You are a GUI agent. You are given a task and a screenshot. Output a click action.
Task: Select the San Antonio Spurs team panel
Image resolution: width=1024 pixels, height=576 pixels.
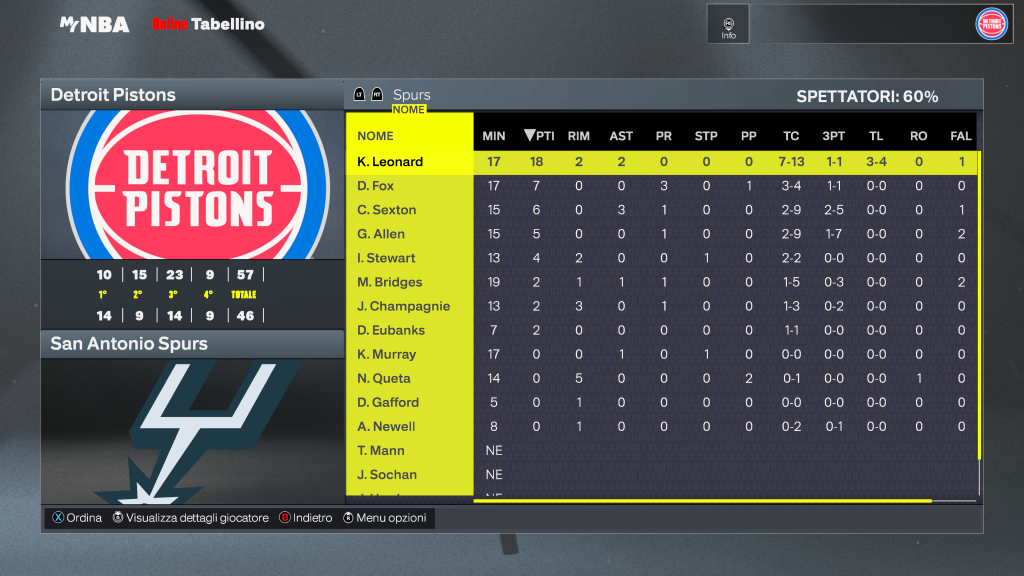[x=192, y=344]
